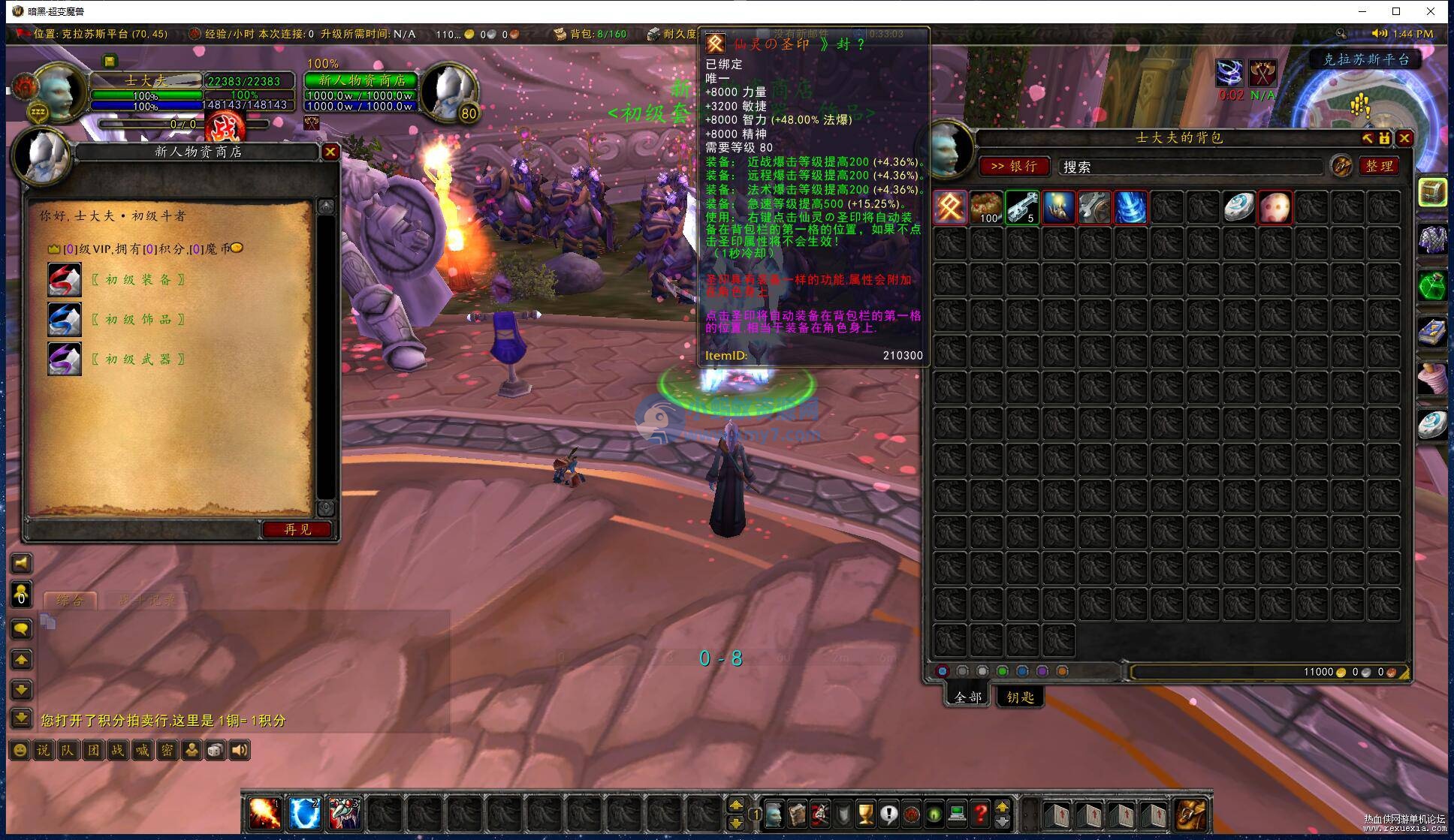The height and width of the screenshot is (840, 1454).
Task: Close the backpack window
Action: pyautogui.click(x=1404, y=138)
